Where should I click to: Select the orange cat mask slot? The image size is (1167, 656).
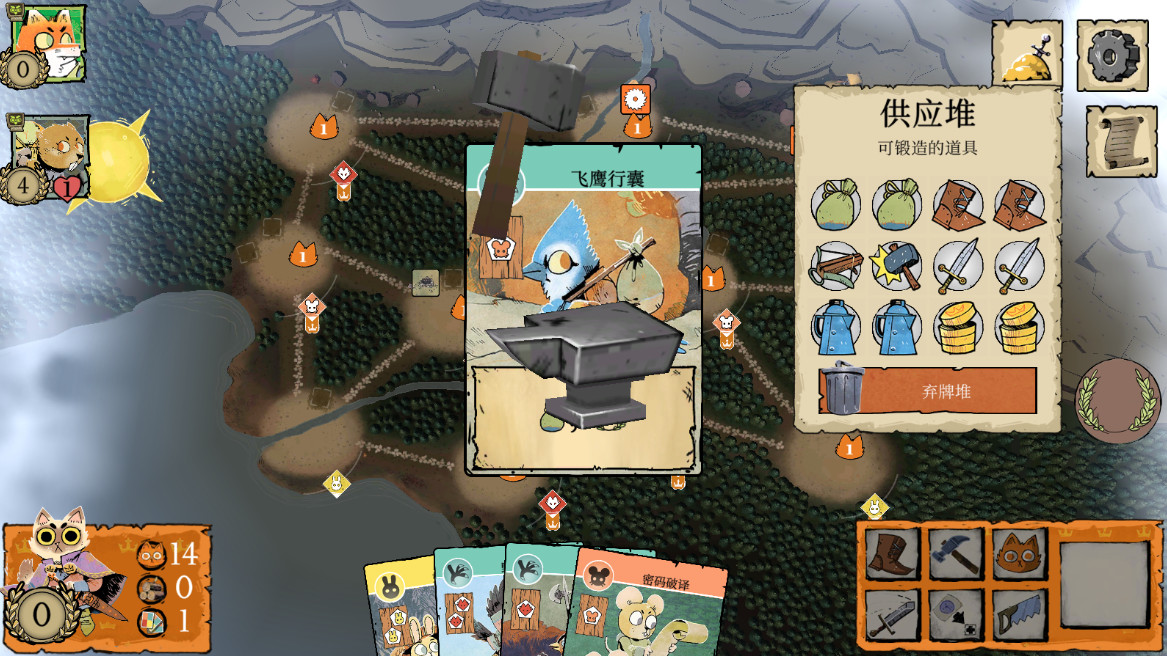(x=1019, y=554)
